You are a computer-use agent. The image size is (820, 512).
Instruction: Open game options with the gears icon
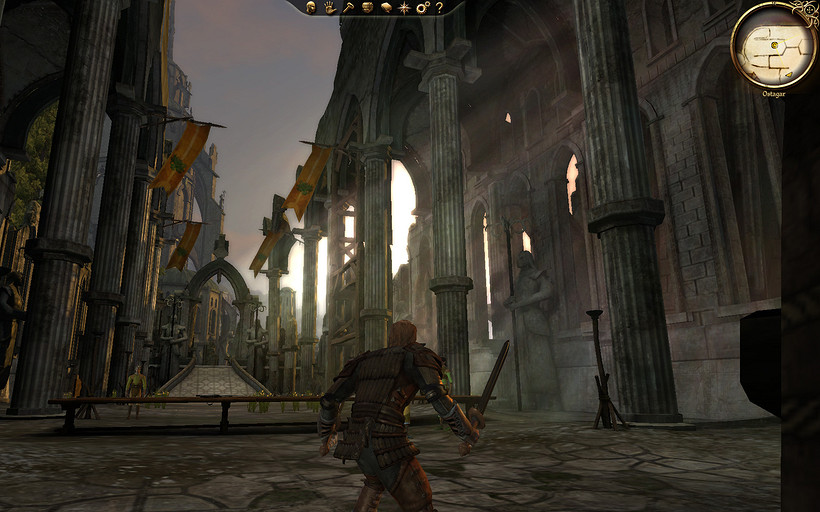point(422,7)
